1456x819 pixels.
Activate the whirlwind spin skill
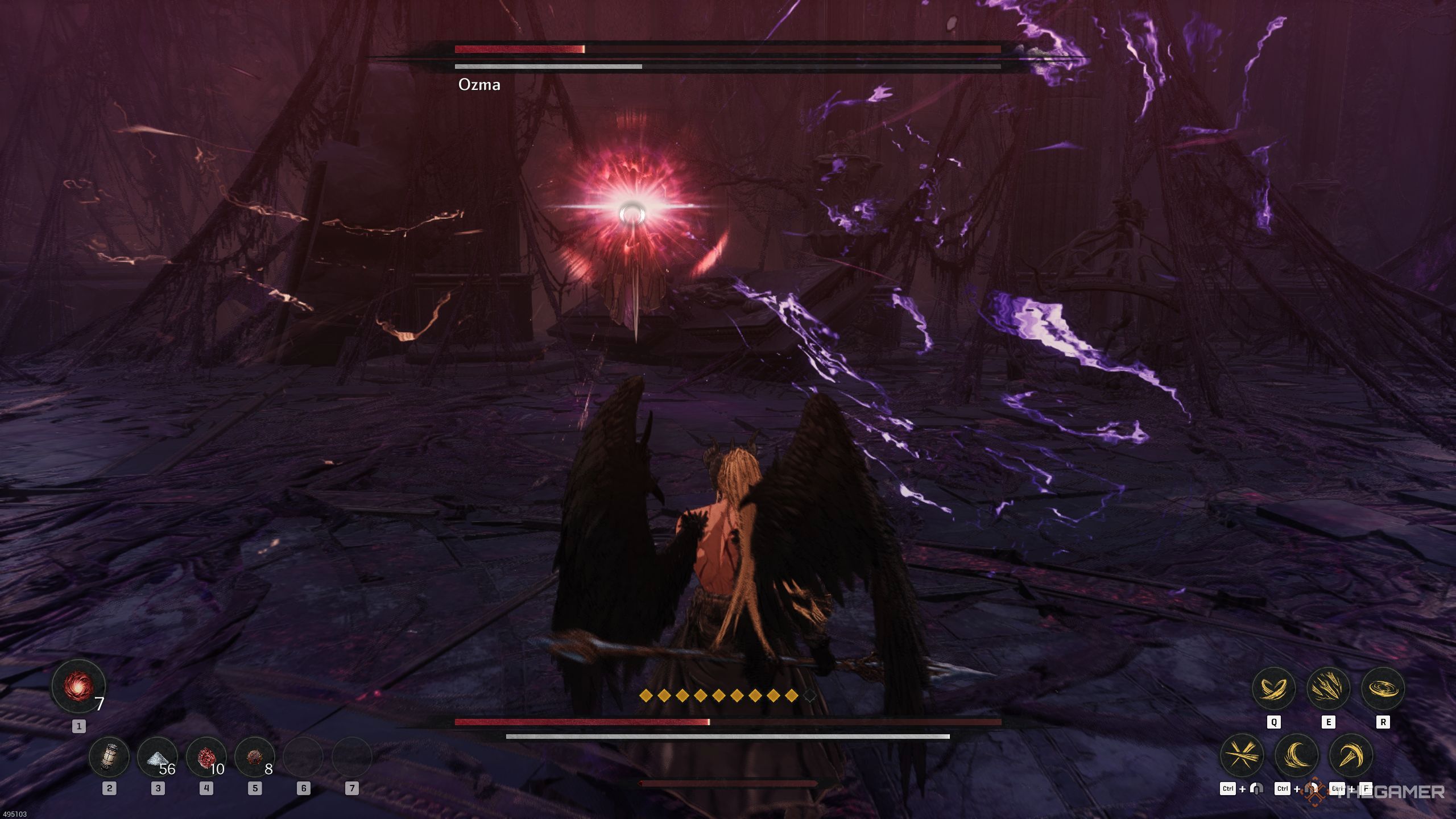1383,689
